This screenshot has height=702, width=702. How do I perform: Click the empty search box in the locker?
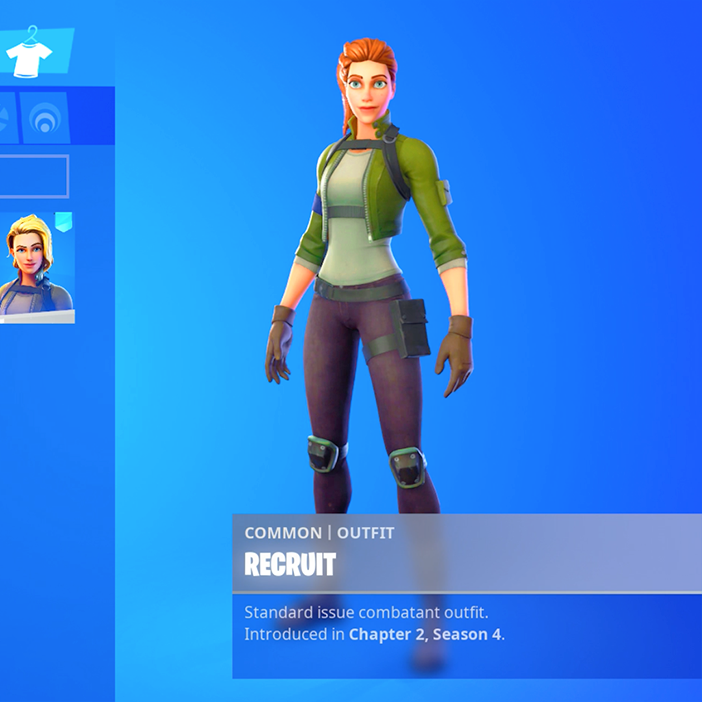[33, 177]
